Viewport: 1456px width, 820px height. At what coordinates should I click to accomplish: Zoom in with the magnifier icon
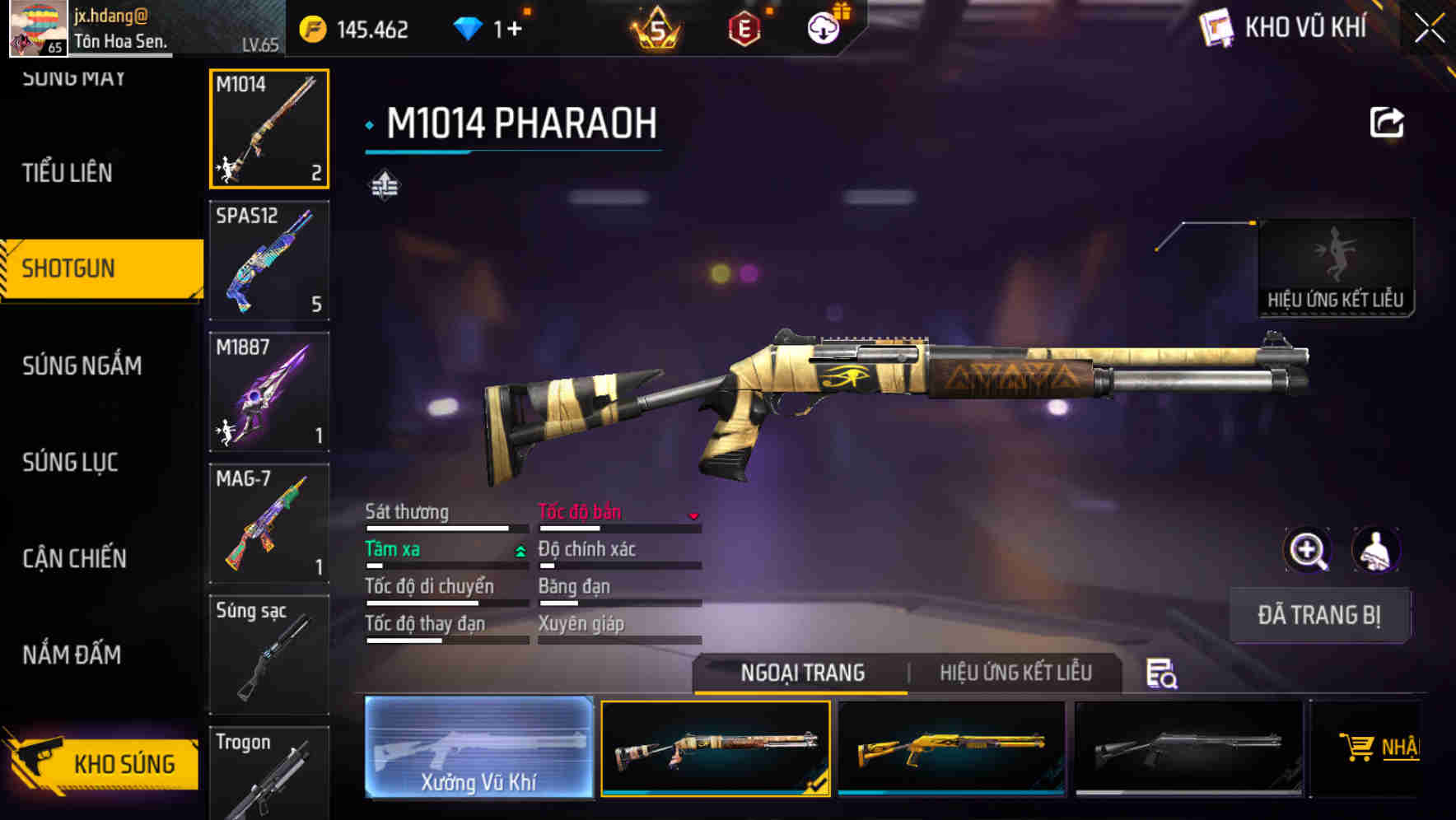point(1308,550)
